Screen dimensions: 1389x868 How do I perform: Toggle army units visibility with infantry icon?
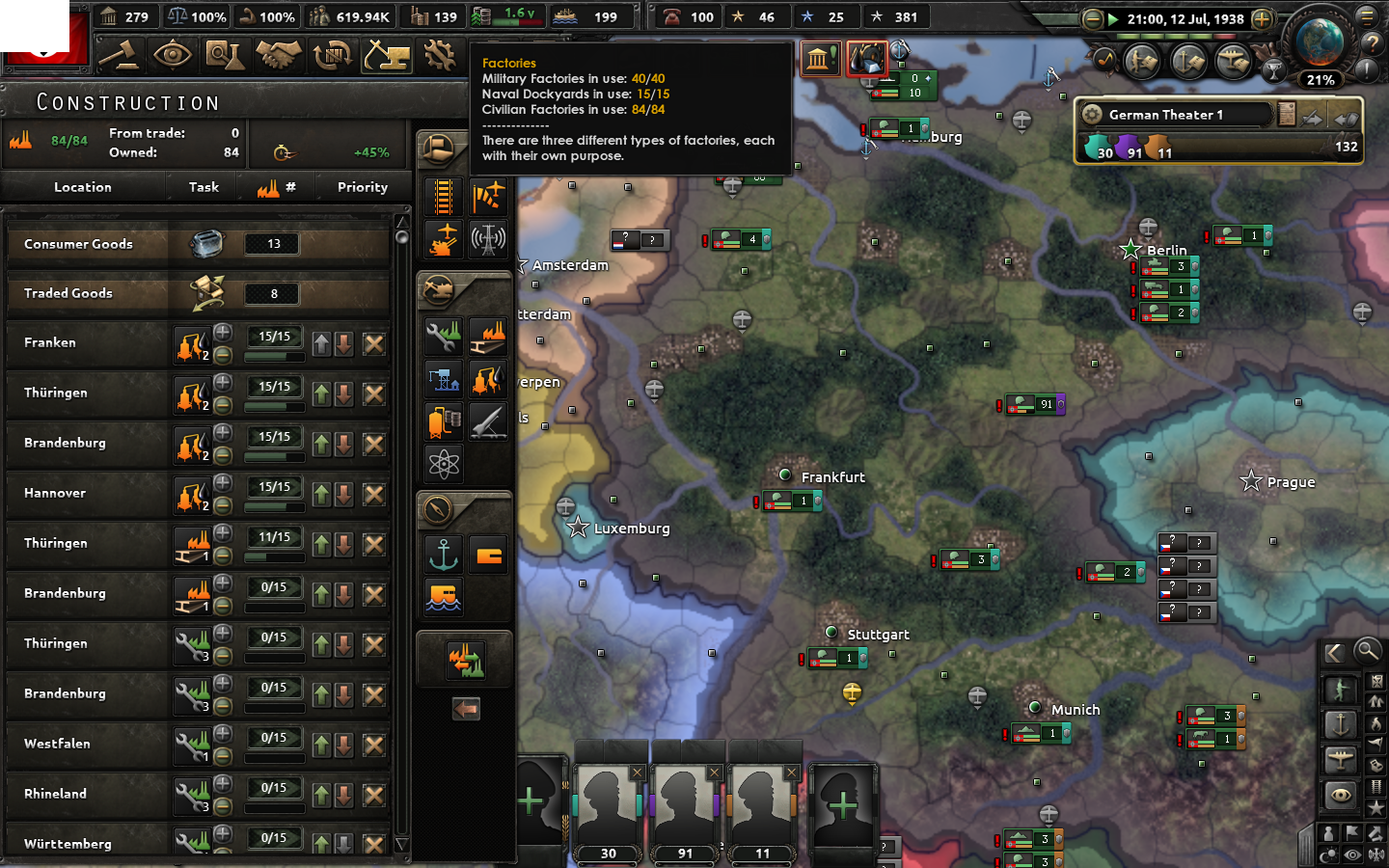pos(1340,687)
